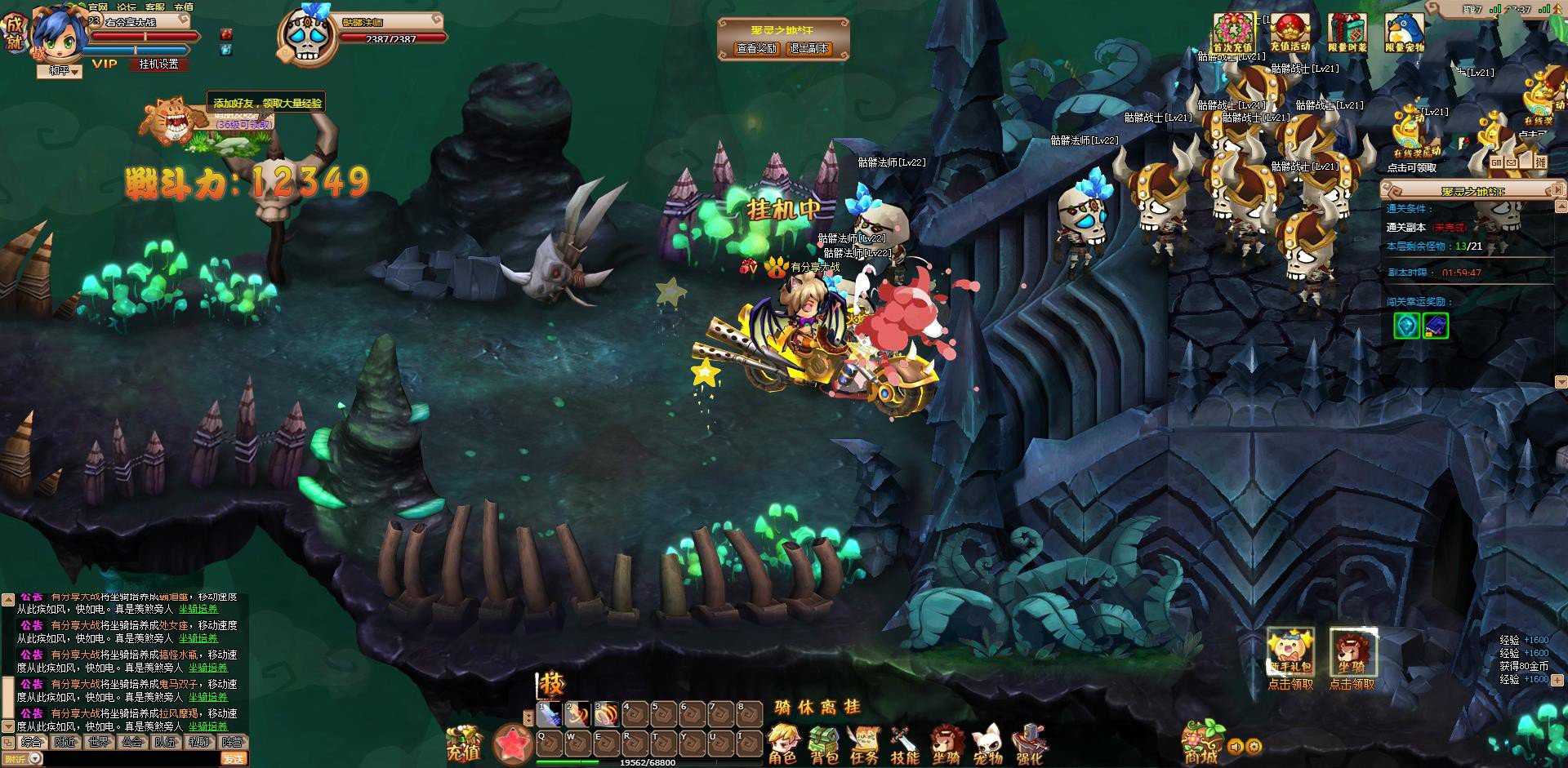Open 挂机设置 auto-battle settings
The height and width of the screenshot is (768, 1568).
[x=158, y=64]
